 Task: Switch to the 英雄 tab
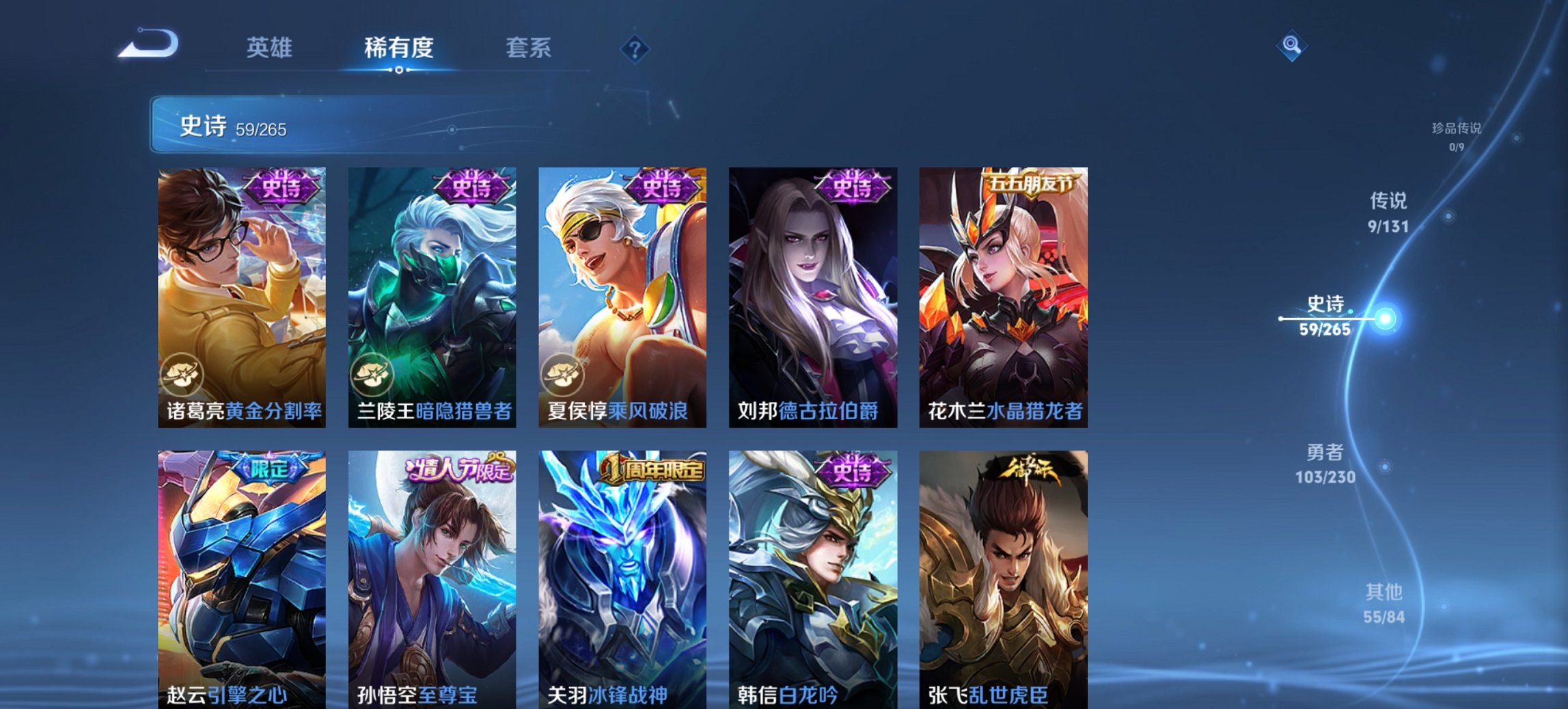[272, 48]
